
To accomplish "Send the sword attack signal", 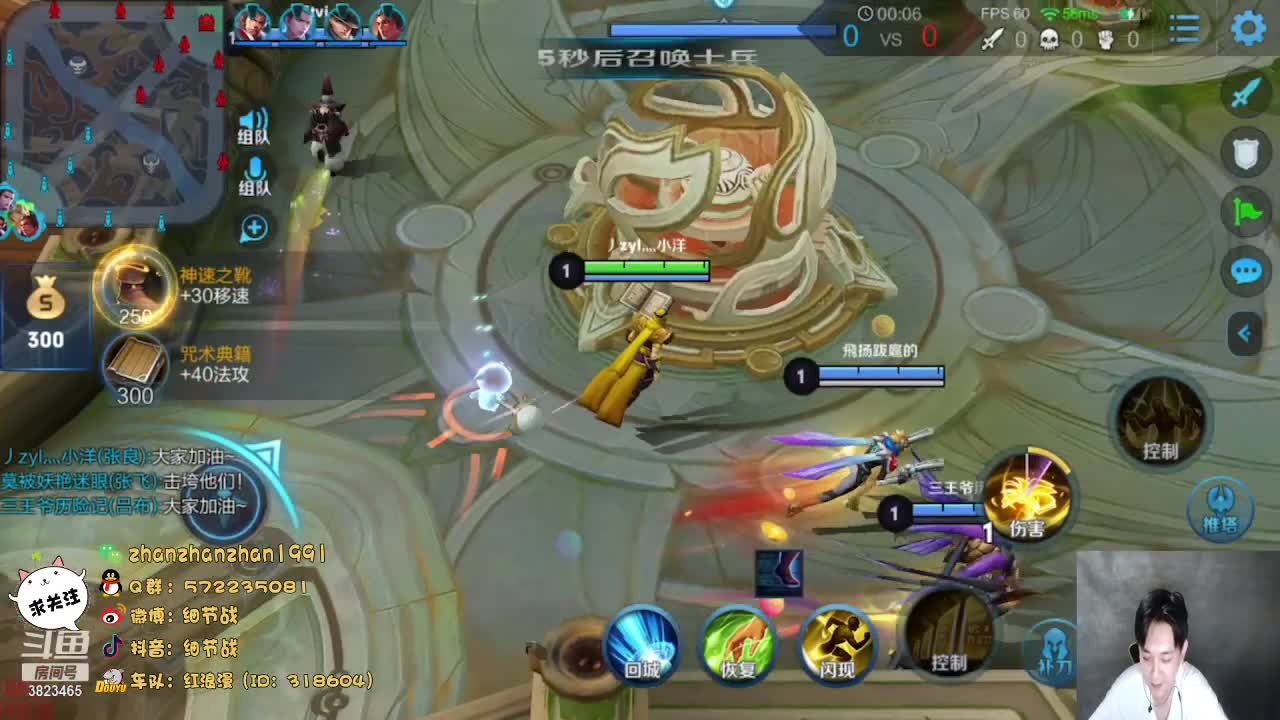I will [1246, 93].
